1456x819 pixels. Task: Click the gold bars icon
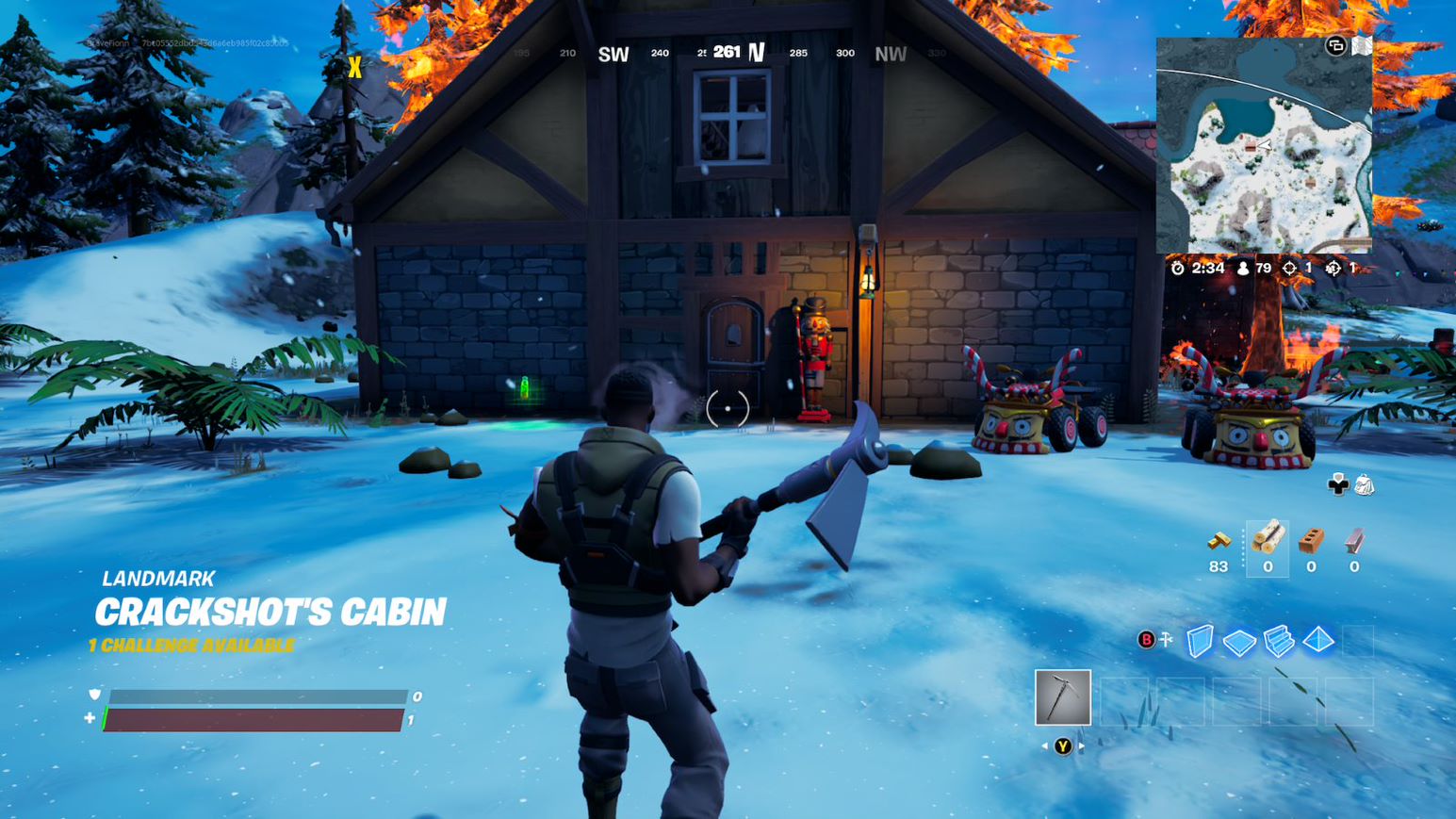click(1219, 542)
